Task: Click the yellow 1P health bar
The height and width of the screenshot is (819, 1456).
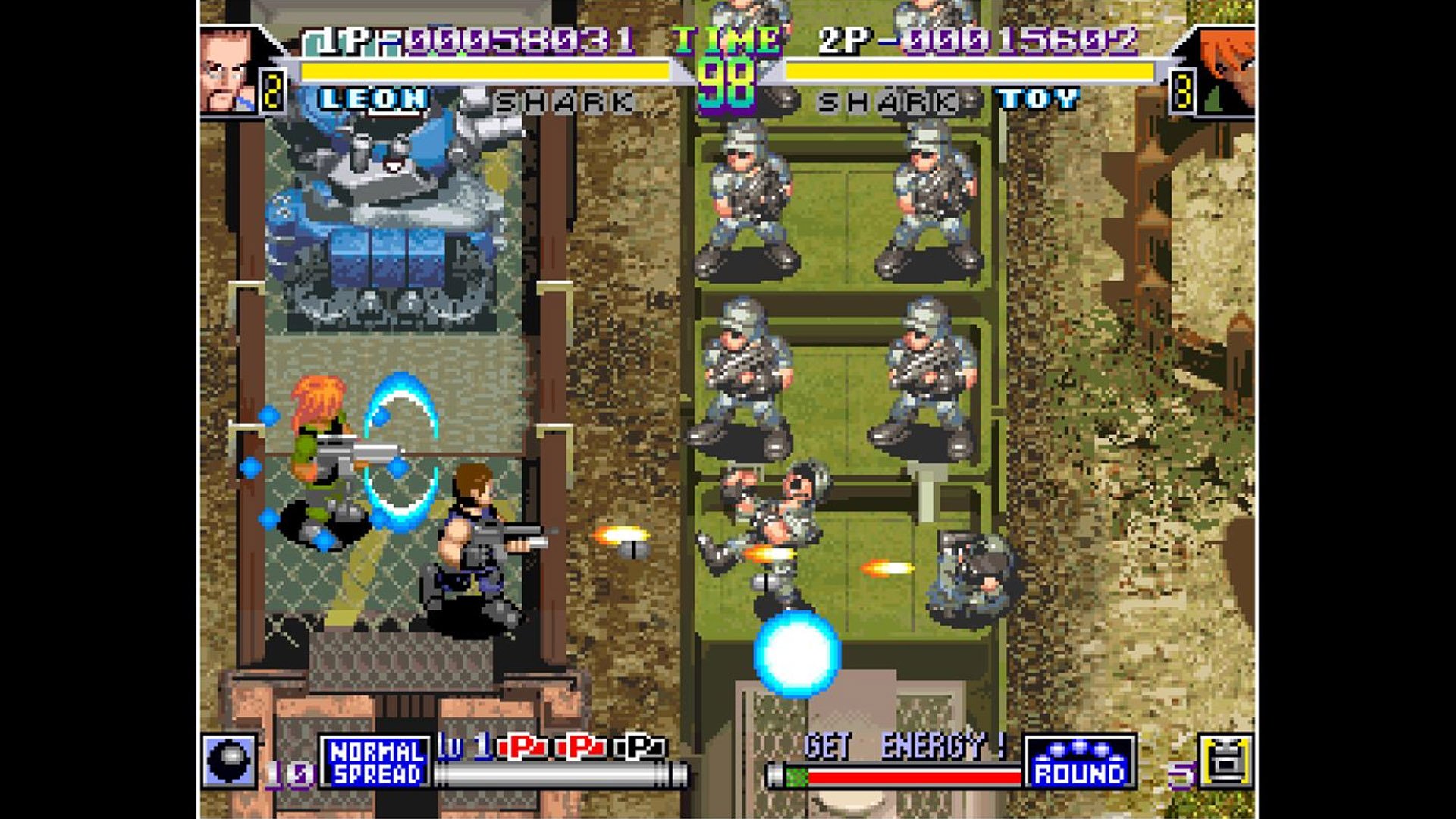Action: pyautogui.click(x=485, y=72)
